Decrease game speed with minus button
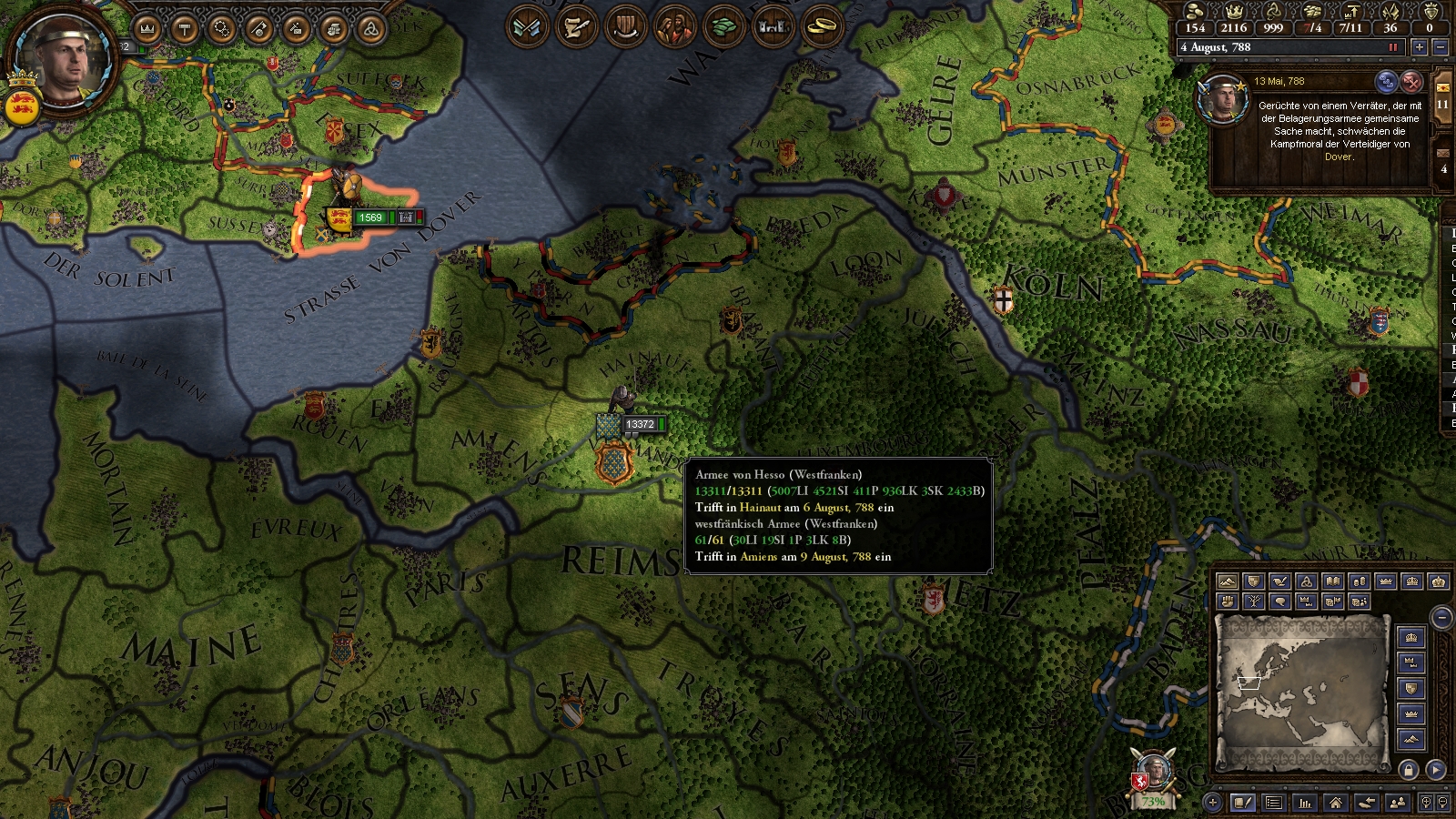The width and height of the screenshot is (1456, 819). point(1440,47)
